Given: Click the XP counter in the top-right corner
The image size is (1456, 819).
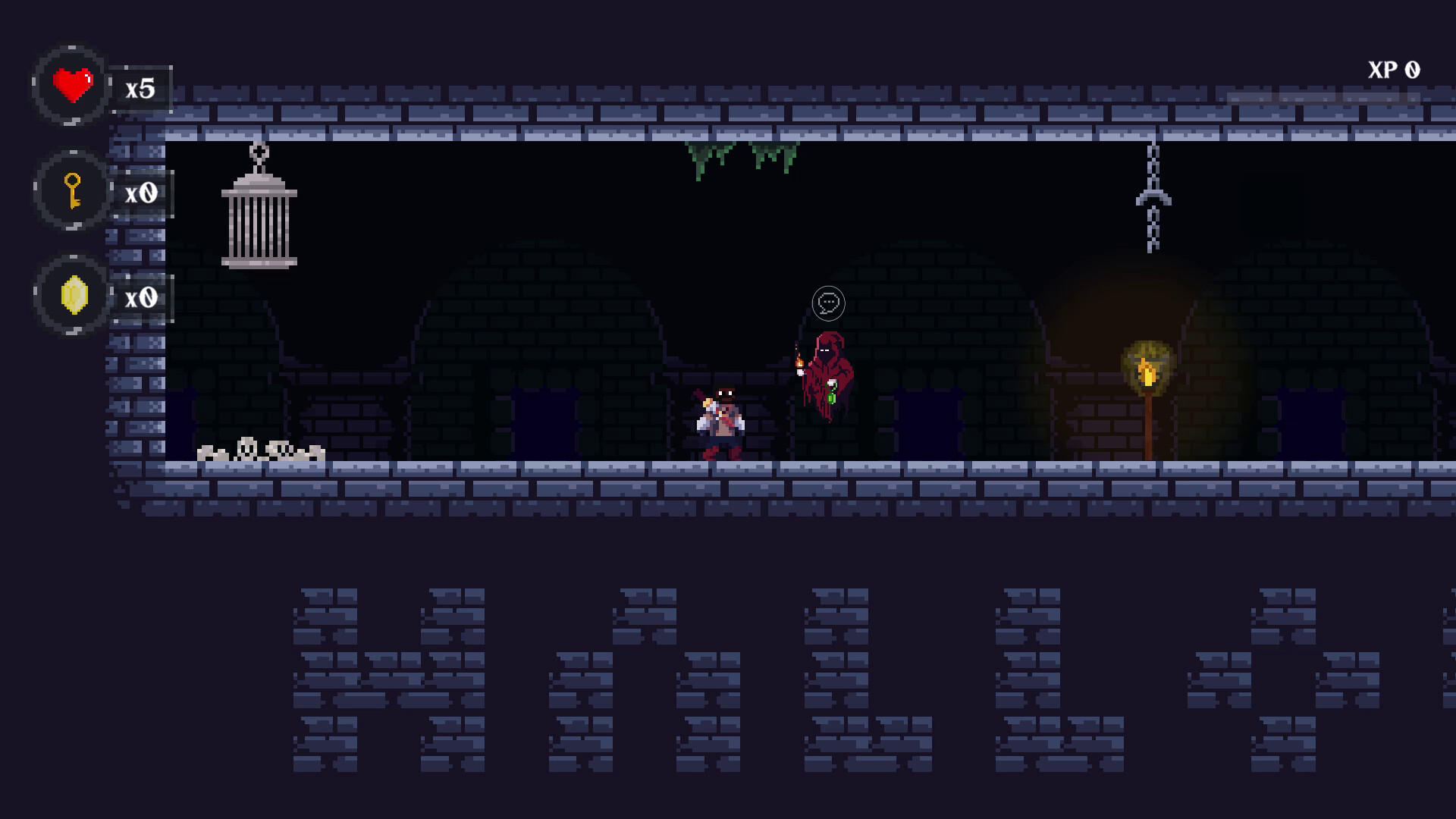Looking at the screenshot, I should (1394, 71).
